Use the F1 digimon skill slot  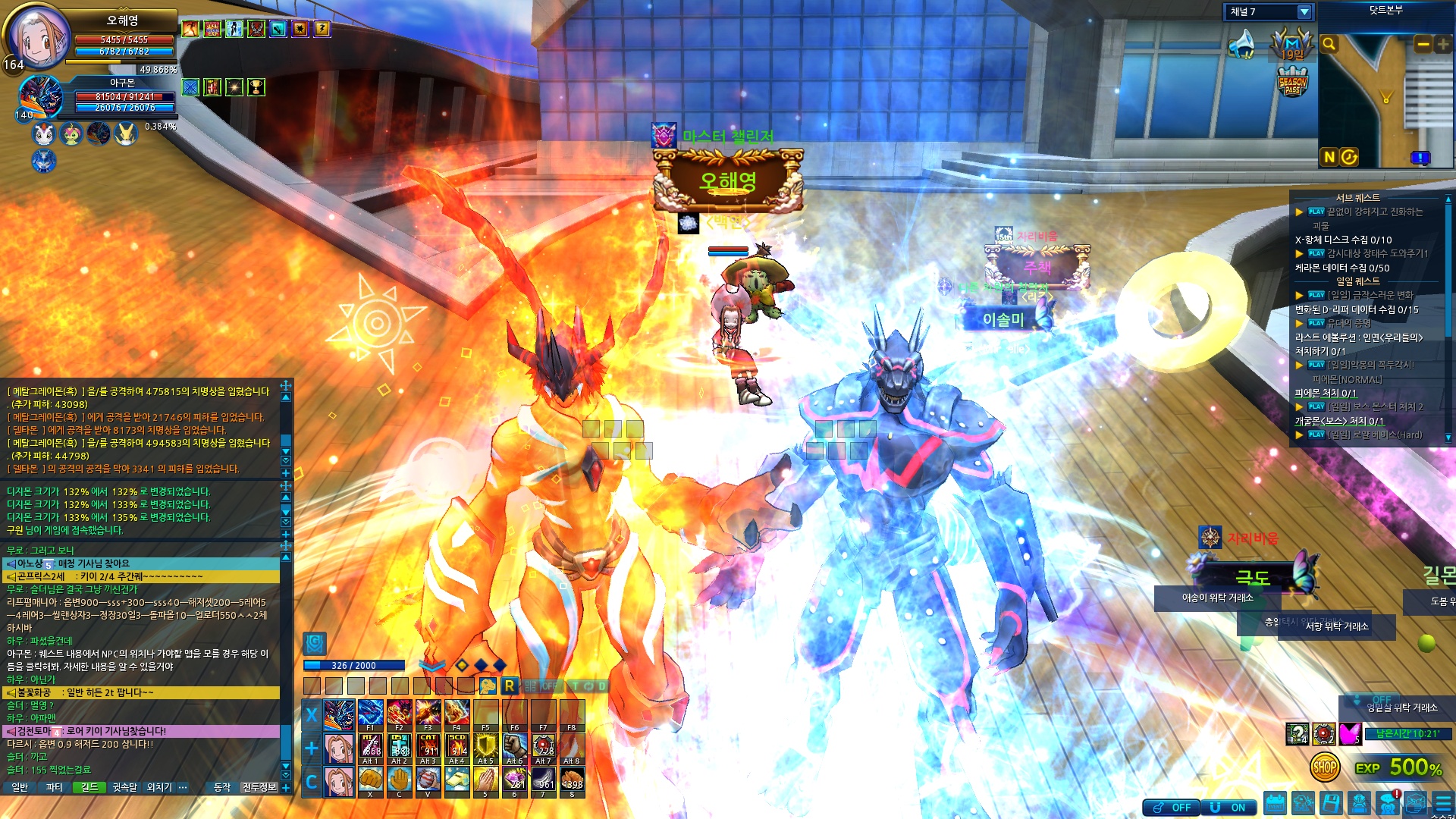tap(370, 714)
